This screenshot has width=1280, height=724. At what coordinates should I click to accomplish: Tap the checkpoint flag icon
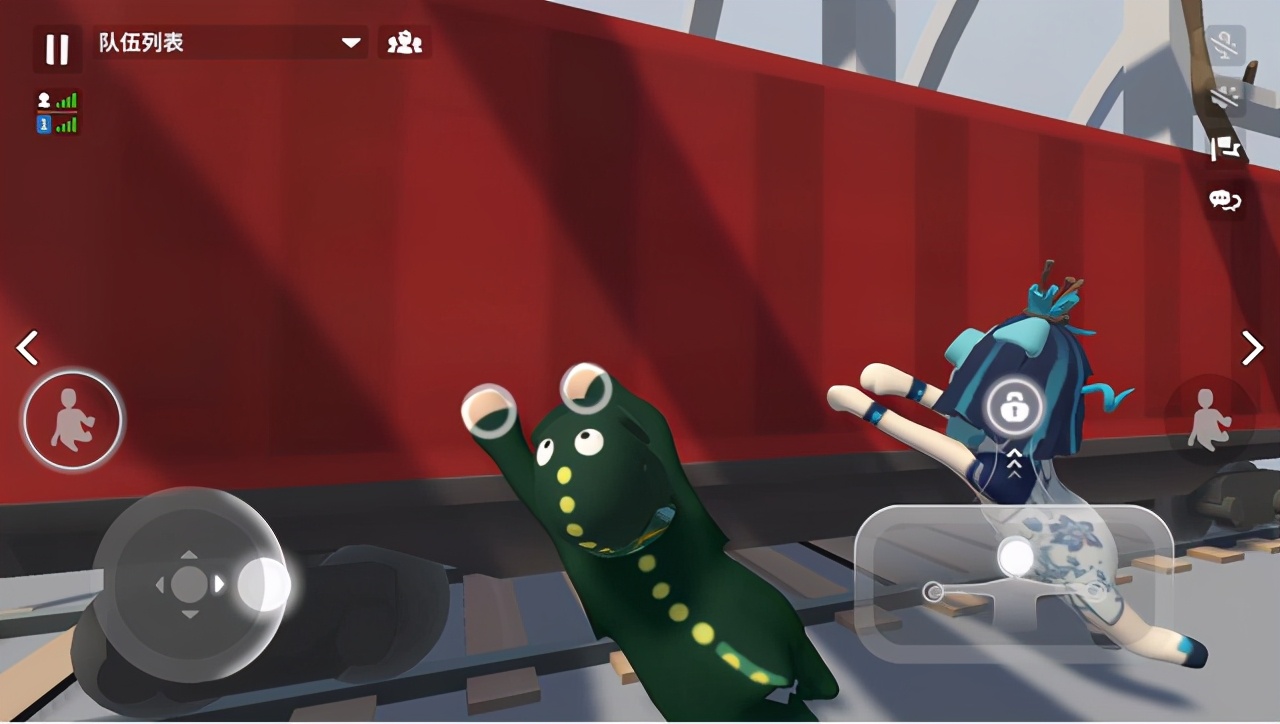pos(1226,149)
